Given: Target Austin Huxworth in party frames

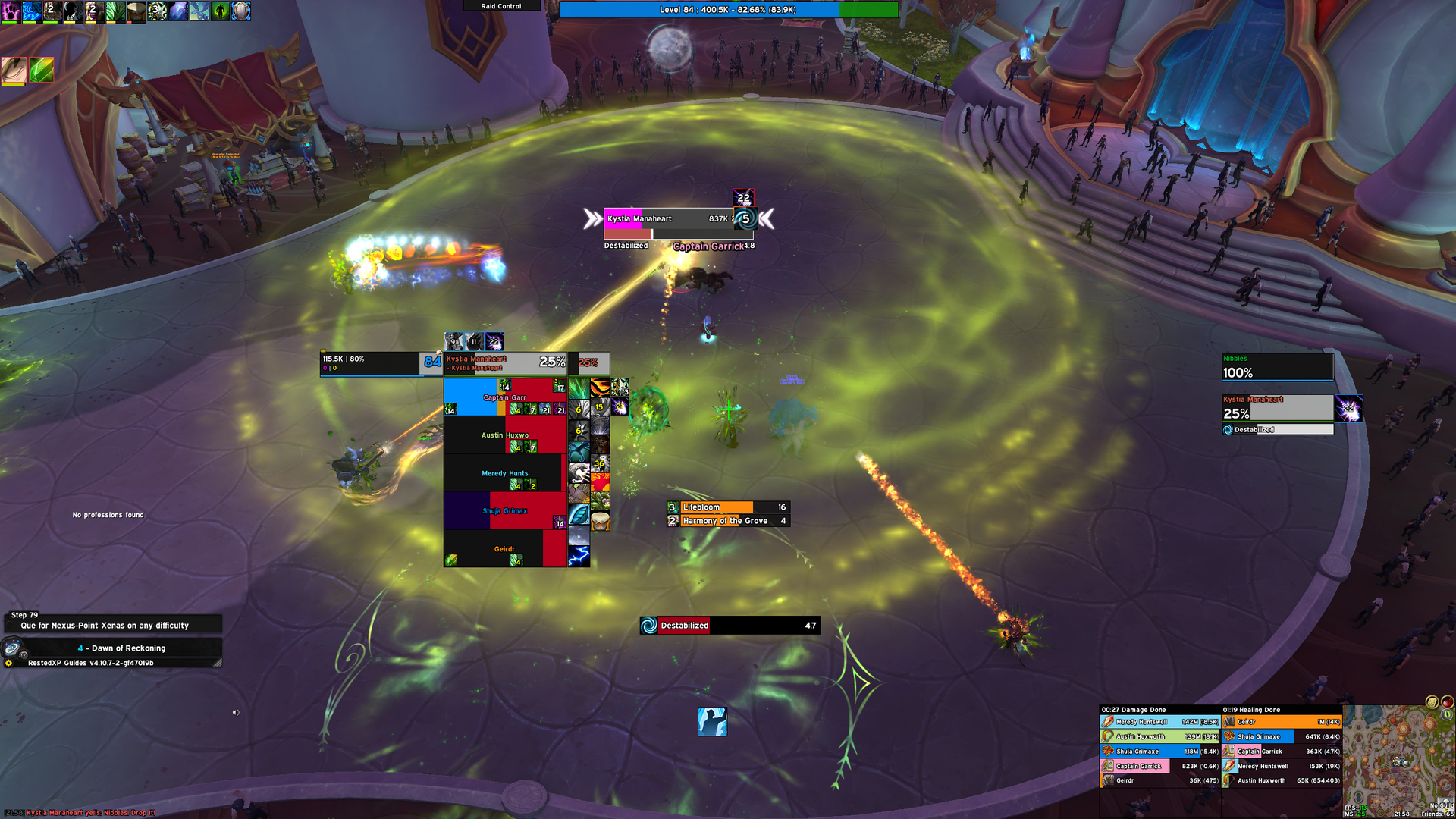Looking at the screenshot, I should (x=504, y=435).
